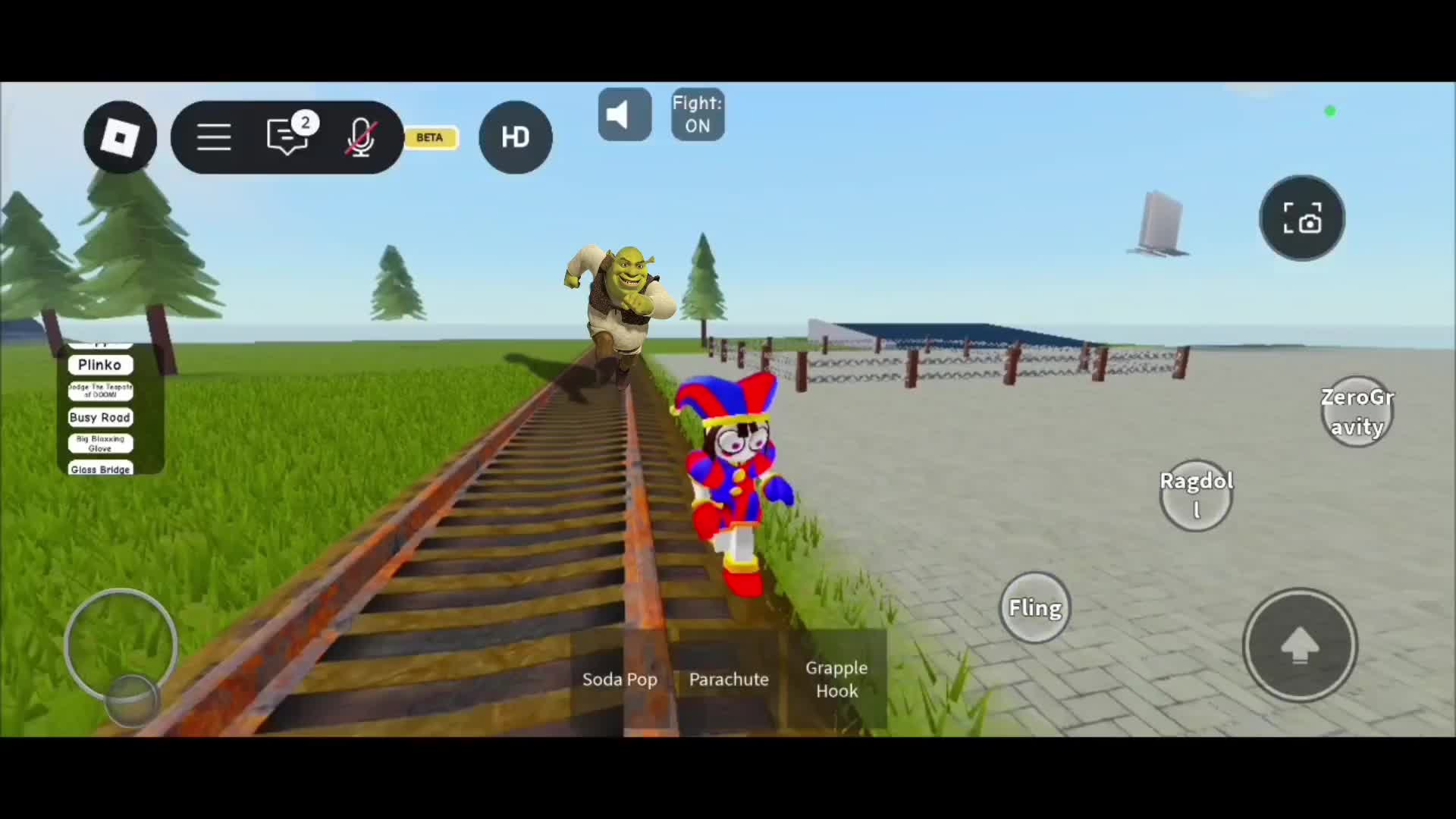Open the screenshot capture button
The height and width of the screenshot is (819, 1456).
click(x=1301, y=218)
